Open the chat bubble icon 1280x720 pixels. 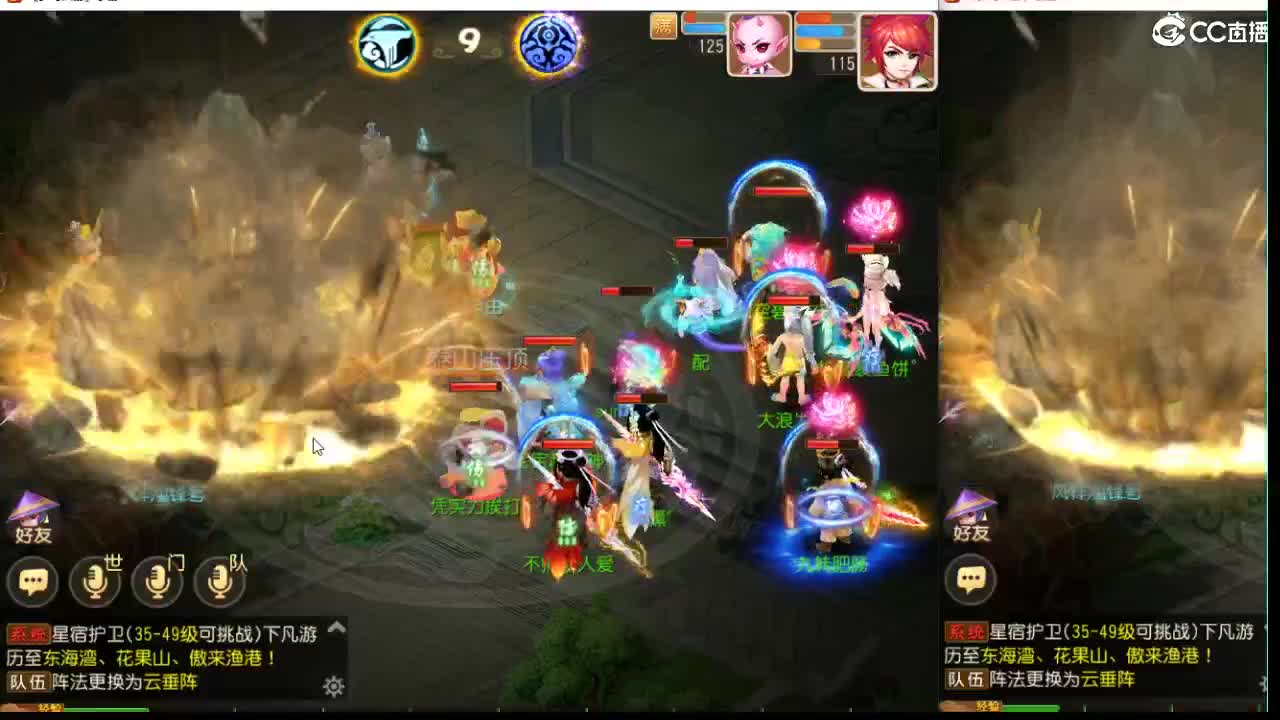tap(33, 582)
